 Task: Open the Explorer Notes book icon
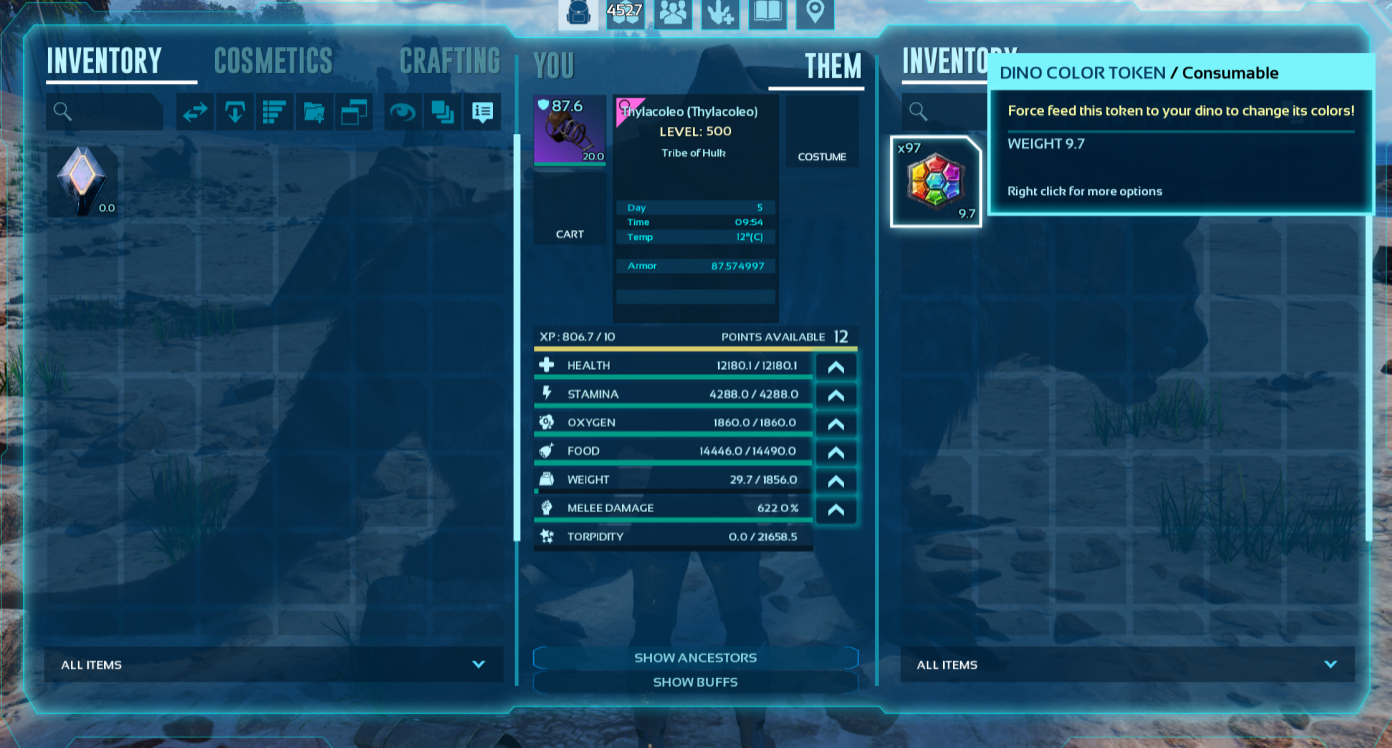767,14
